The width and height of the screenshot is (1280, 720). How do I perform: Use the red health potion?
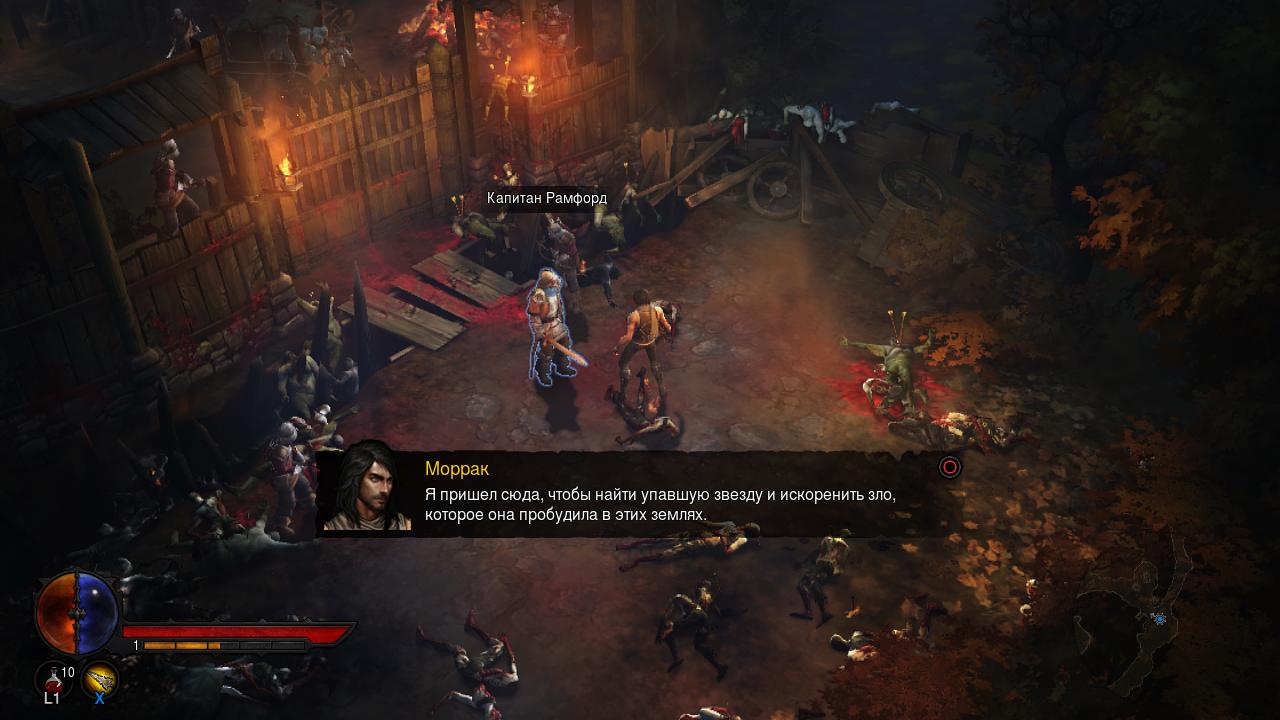pyautogui.click(x=53, y=680)
